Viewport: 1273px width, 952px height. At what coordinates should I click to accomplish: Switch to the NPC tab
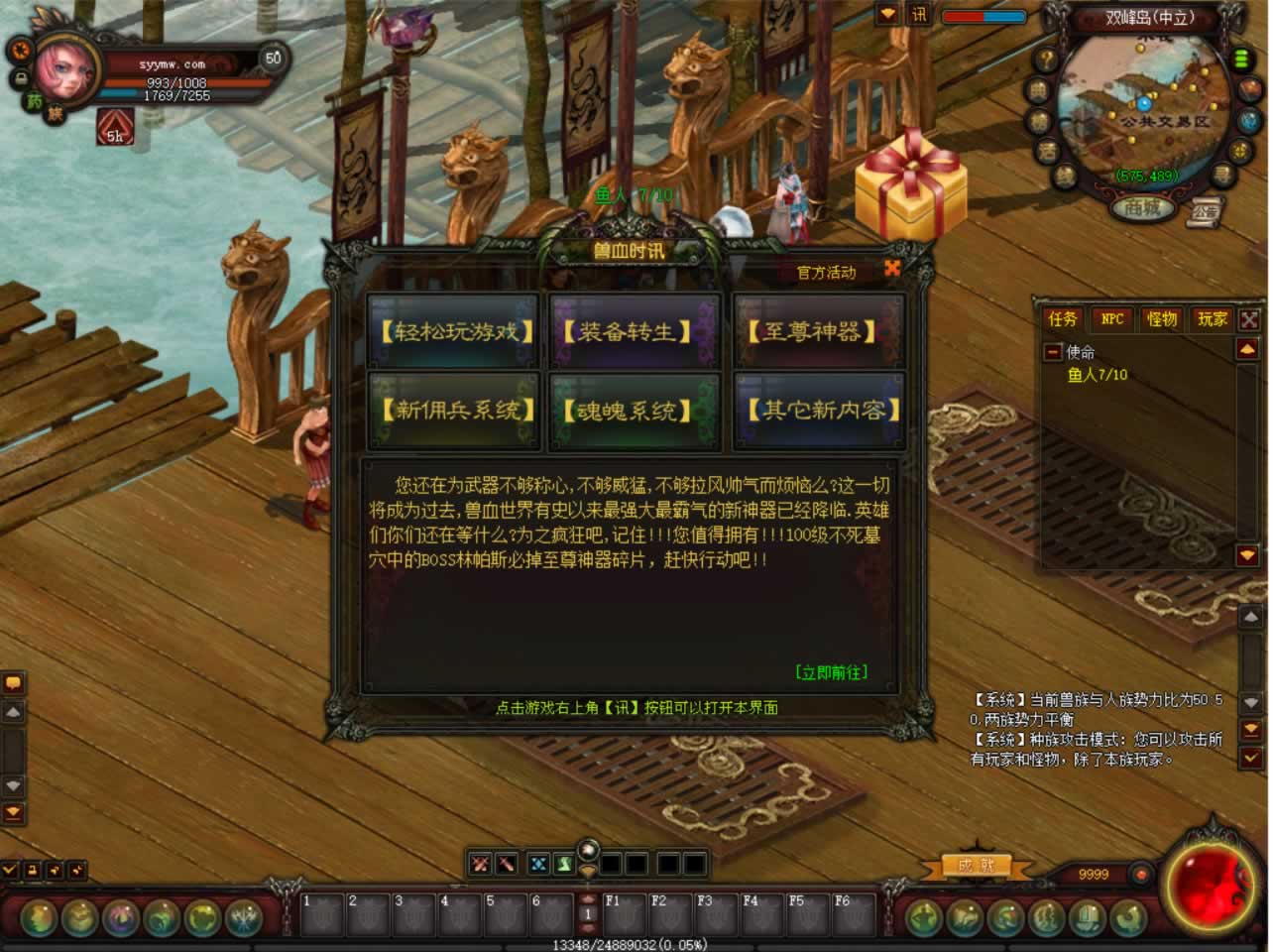[1111, 318]
